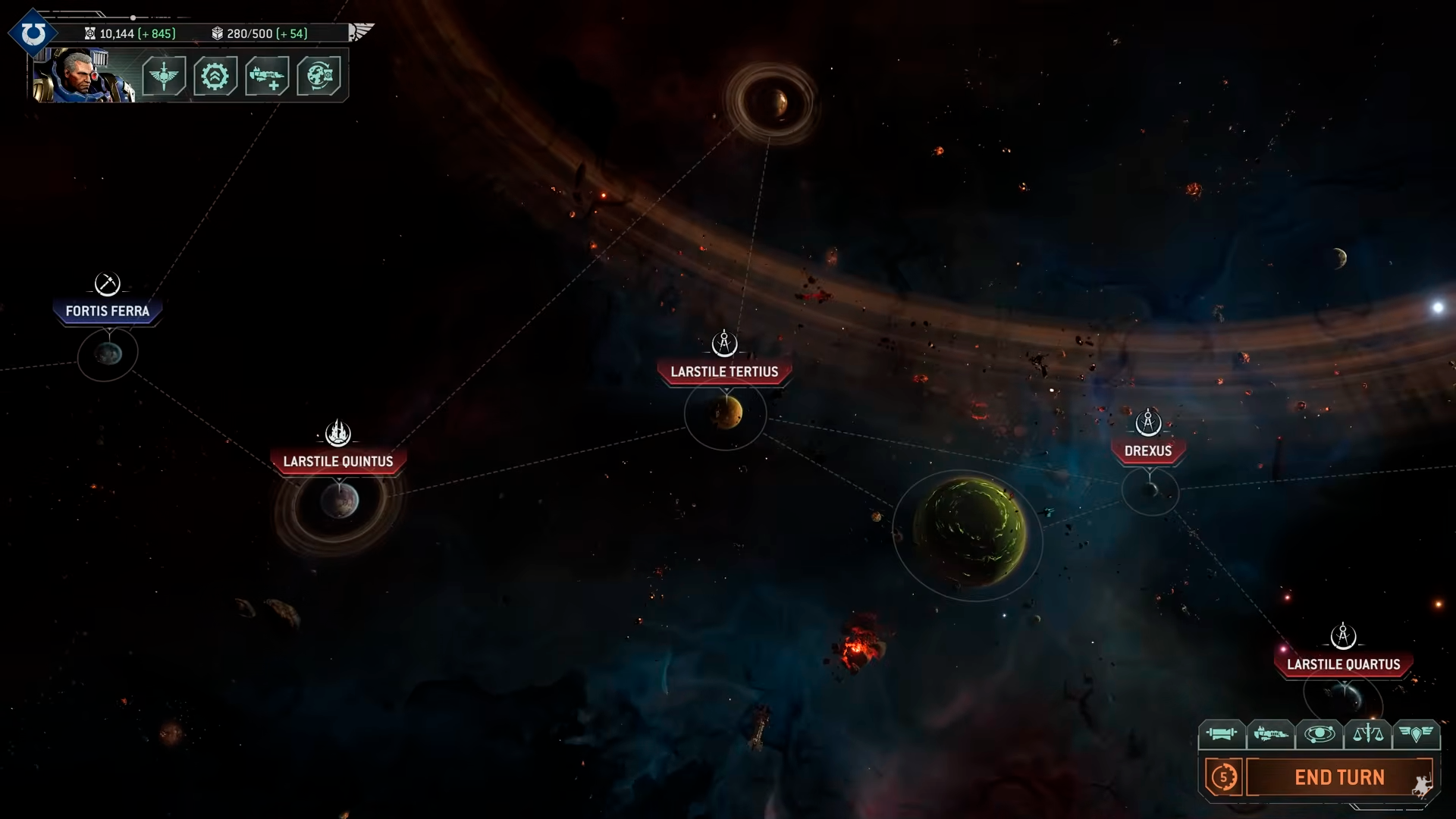End the current turn

(1339, 777)
